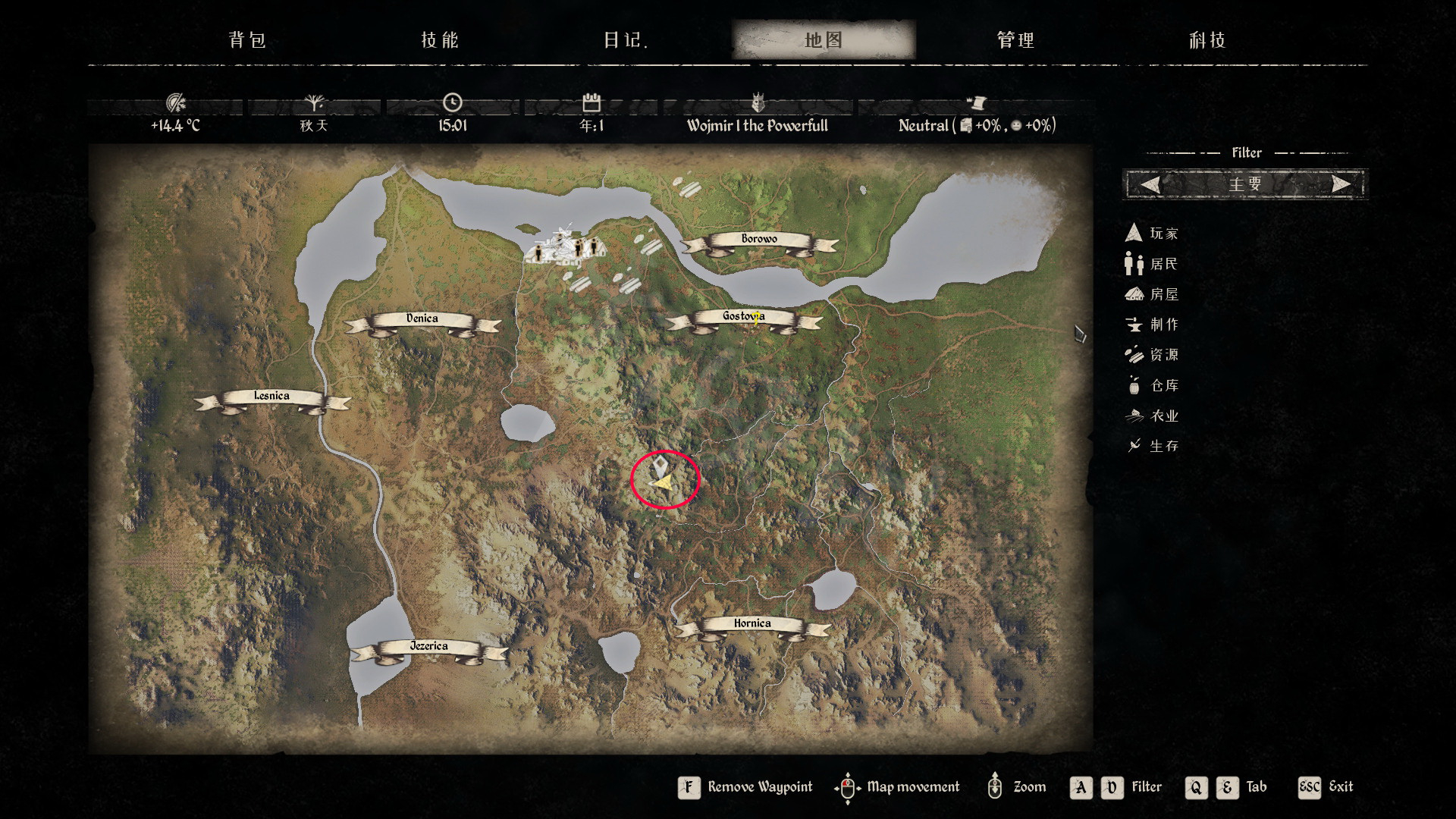1456x819 pixels.
Task: Switch to the 背包 (Inventory) tab
Action: pyautogui.click(x=247, y=40)
